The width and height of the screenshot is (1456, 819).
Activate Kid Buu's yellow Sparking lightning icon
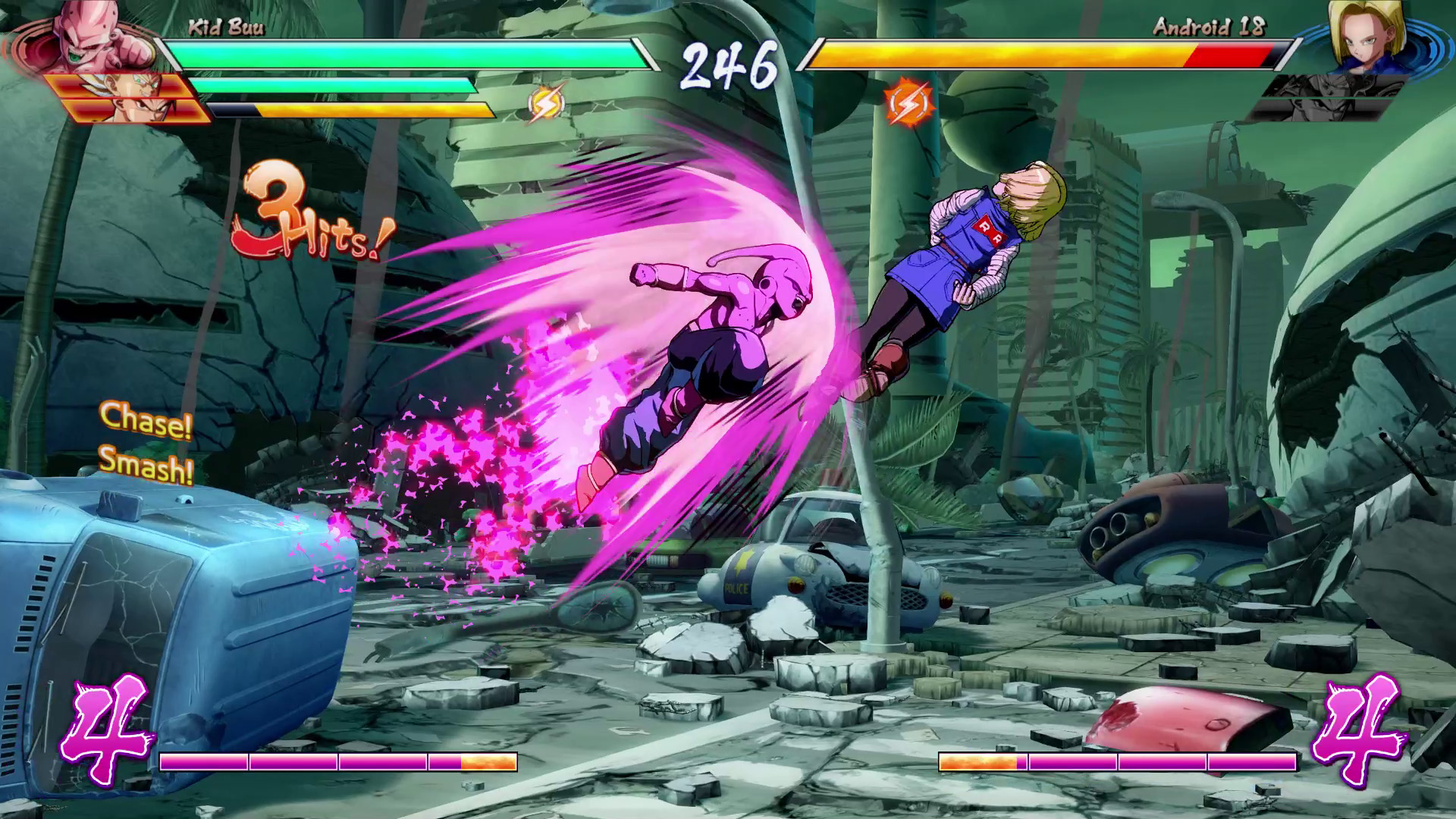click(547, 104)
